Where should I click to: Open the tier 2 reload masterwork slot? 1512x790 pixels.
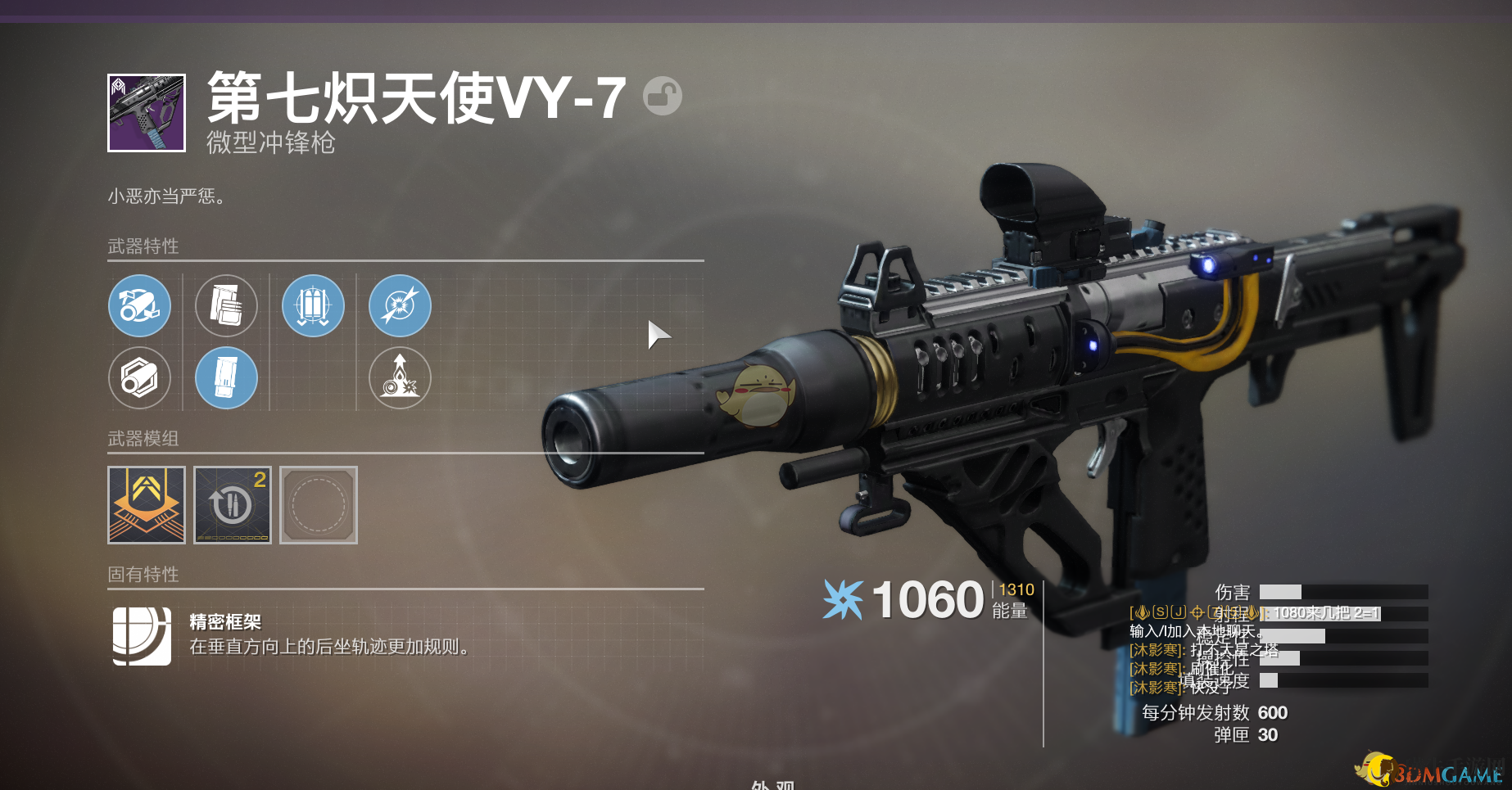click(233, 505)
